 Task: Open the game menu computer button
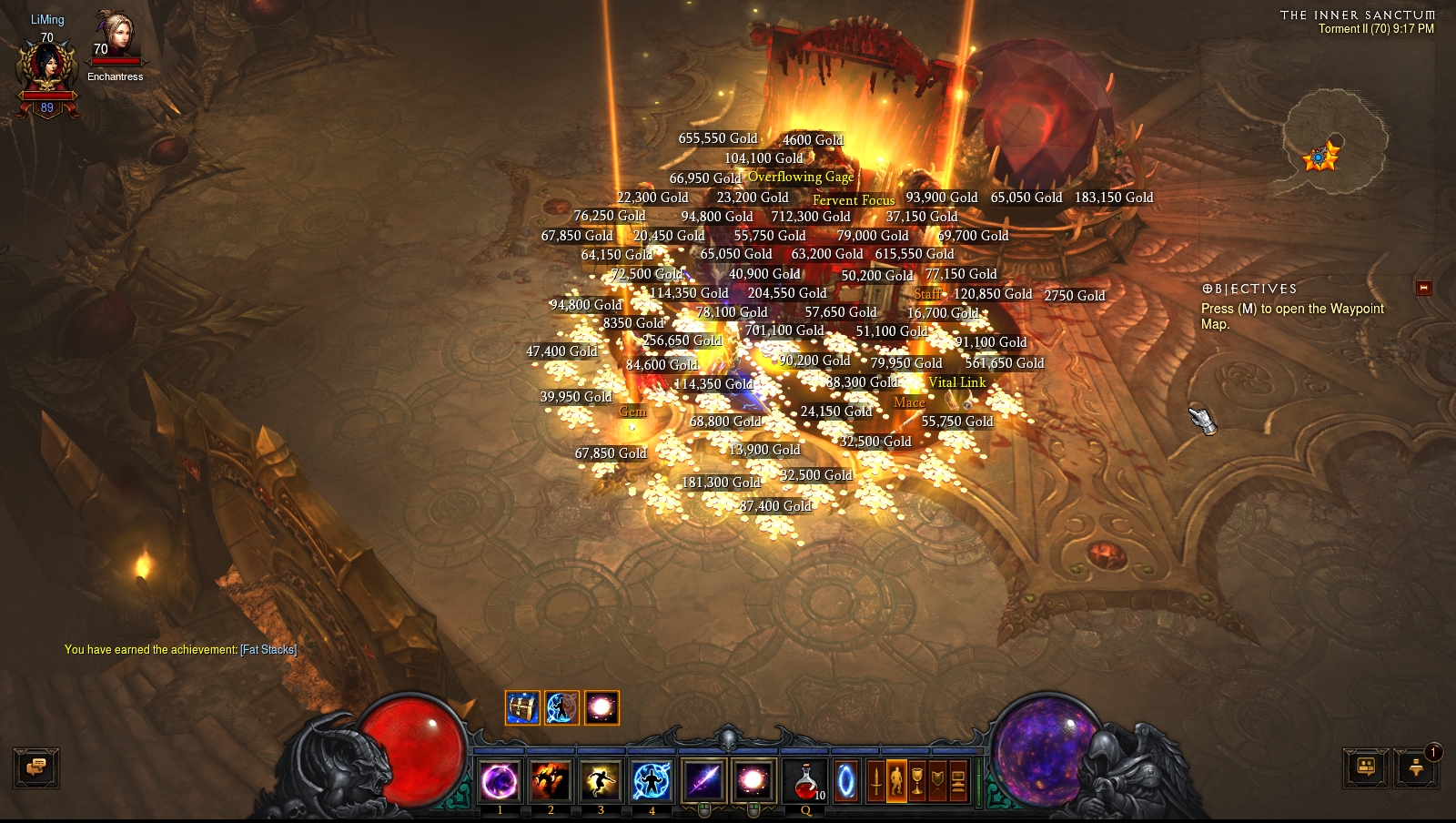[x=958, y=781]
